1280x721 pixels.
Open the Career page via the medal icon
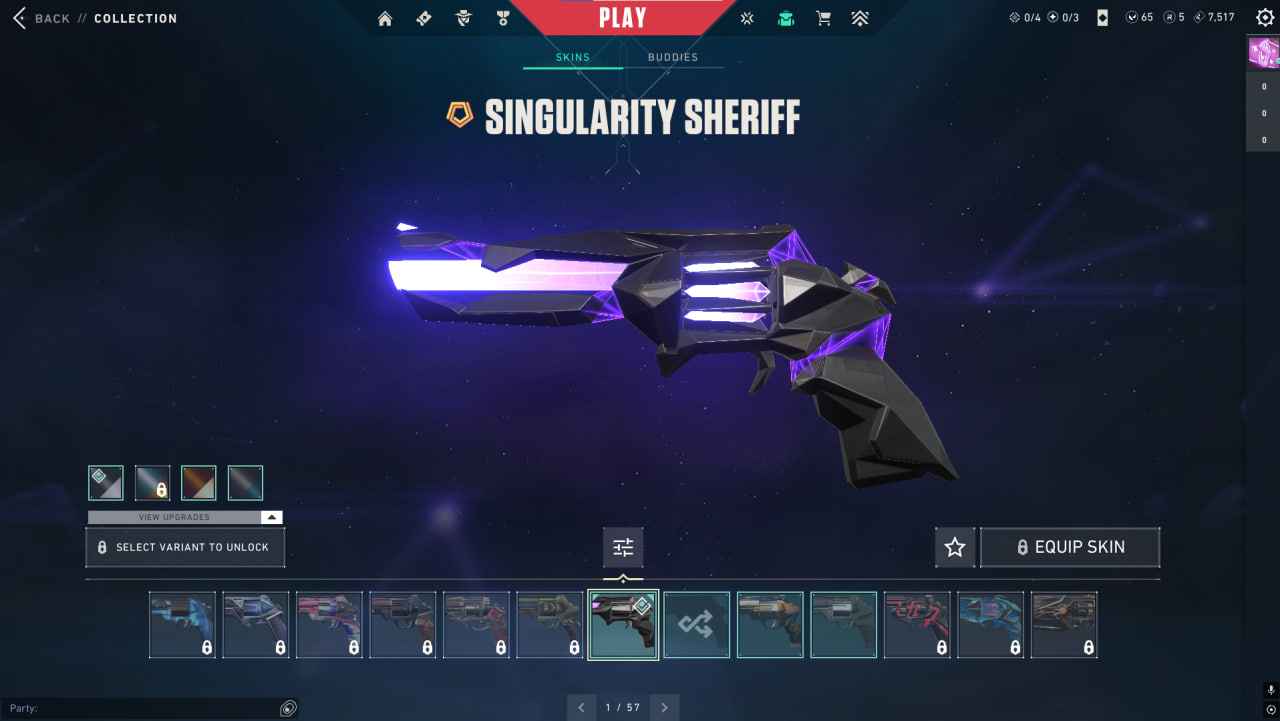click(502, 17)
